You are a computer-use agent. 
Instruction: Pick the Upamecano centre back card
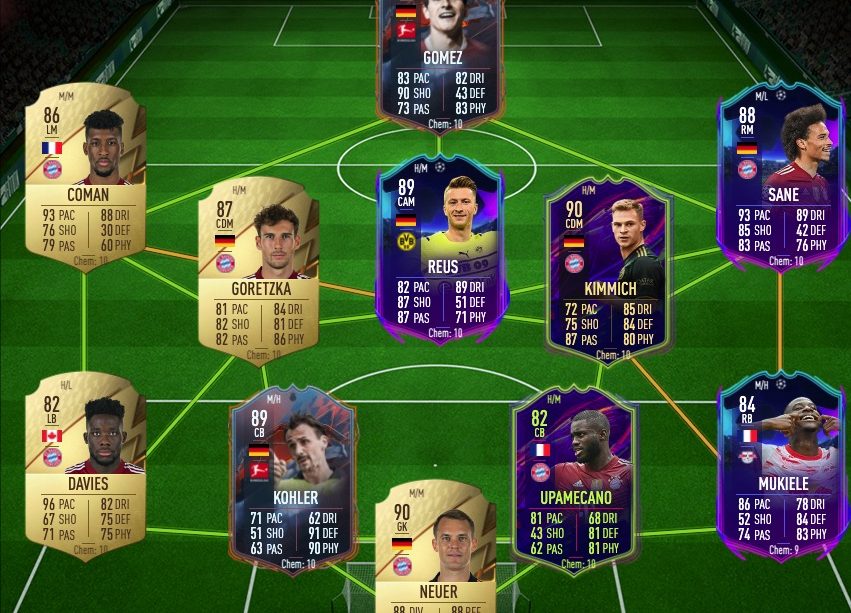(x=574, y=482)
